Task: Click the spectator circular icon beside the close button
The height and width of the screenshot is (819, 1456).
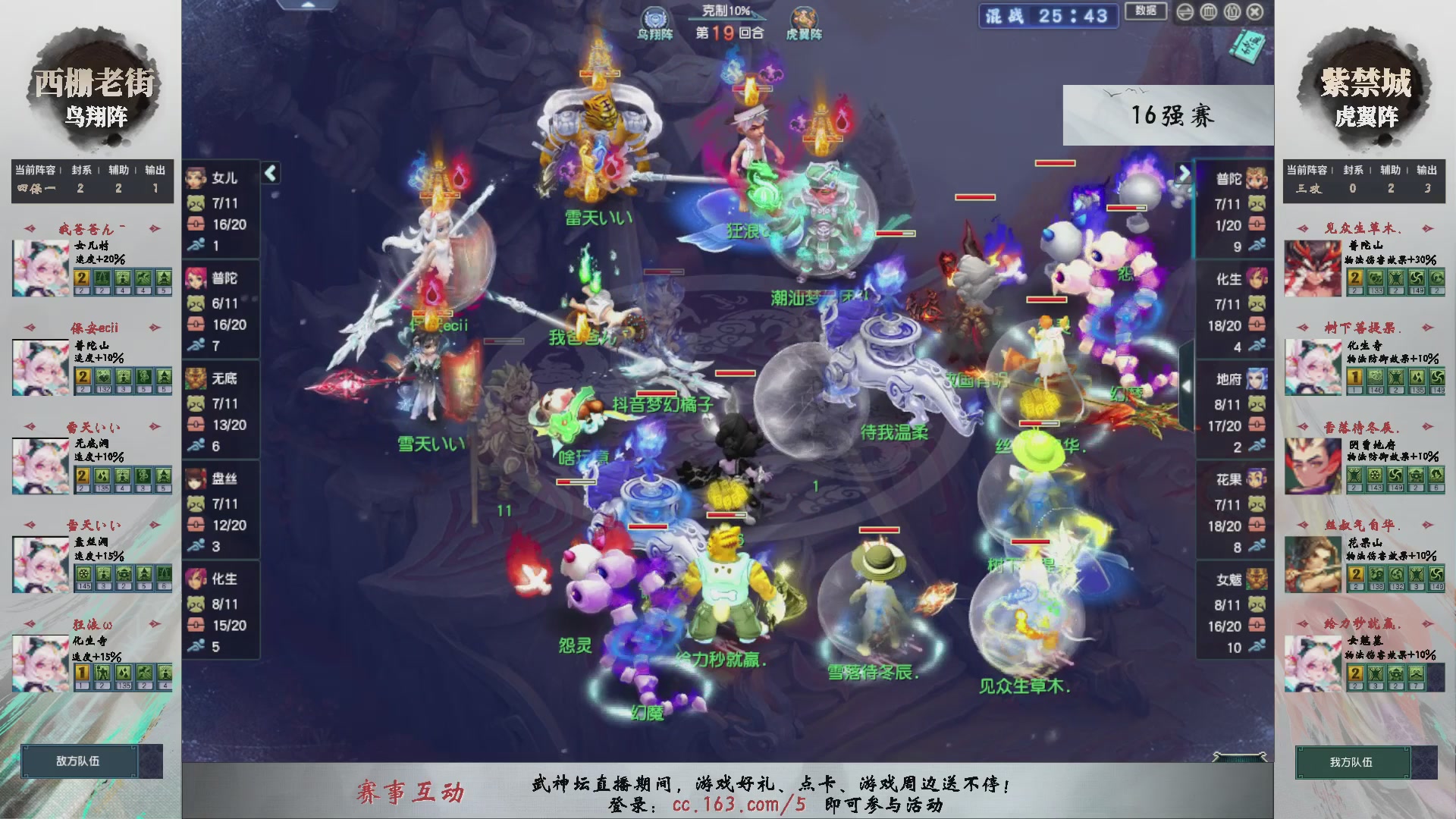Action: coord(1231,12)
